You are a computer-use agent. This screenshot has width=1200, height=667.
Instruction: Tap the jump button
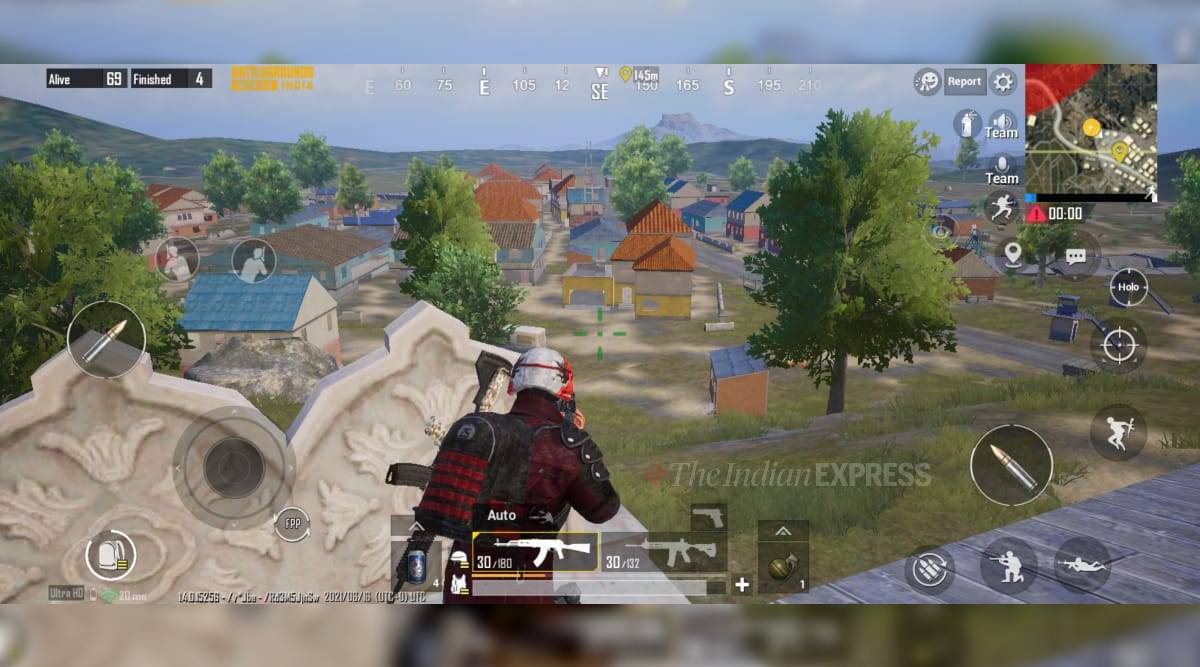click(x=1118, y=432)
